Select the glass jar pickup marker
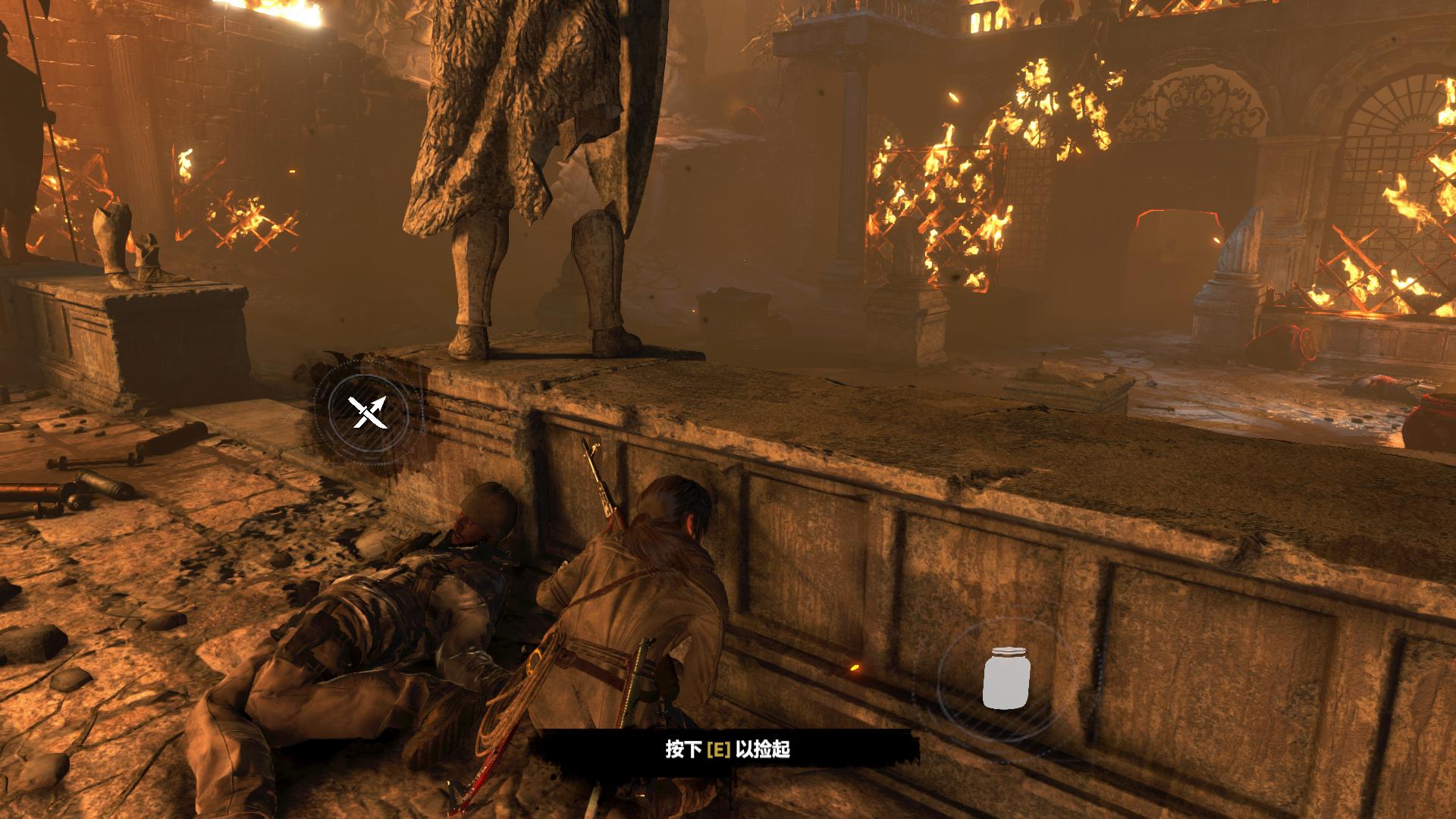1456x819 pixels. [1006, 677]
